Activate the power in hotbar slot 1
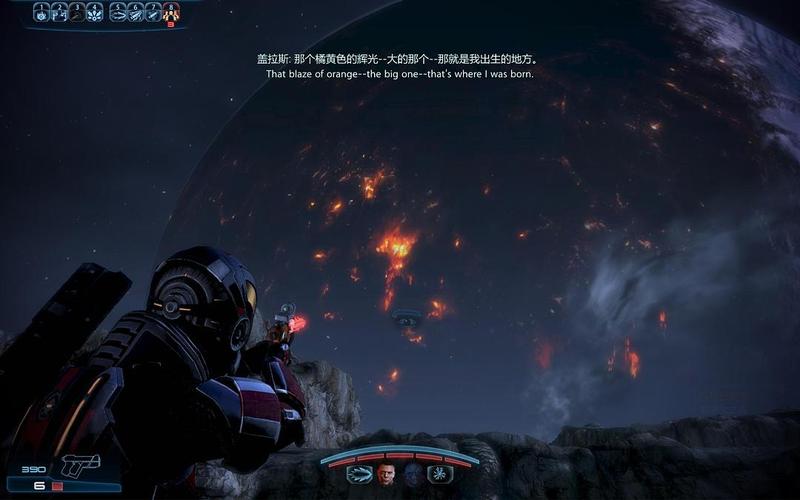 42,12
